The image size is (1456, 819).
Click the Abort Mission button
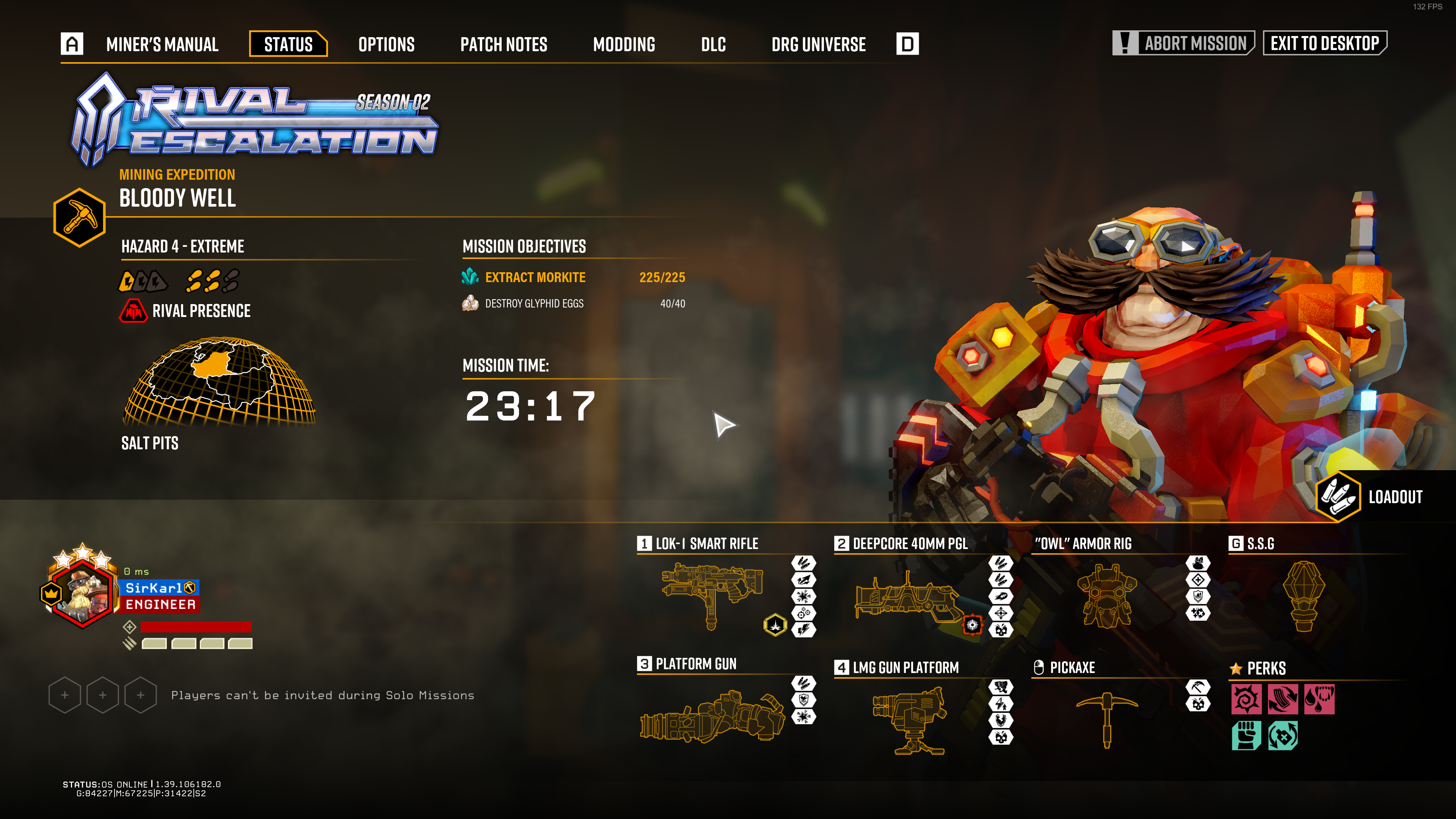pyautogui.click(x=1183, y=43)
